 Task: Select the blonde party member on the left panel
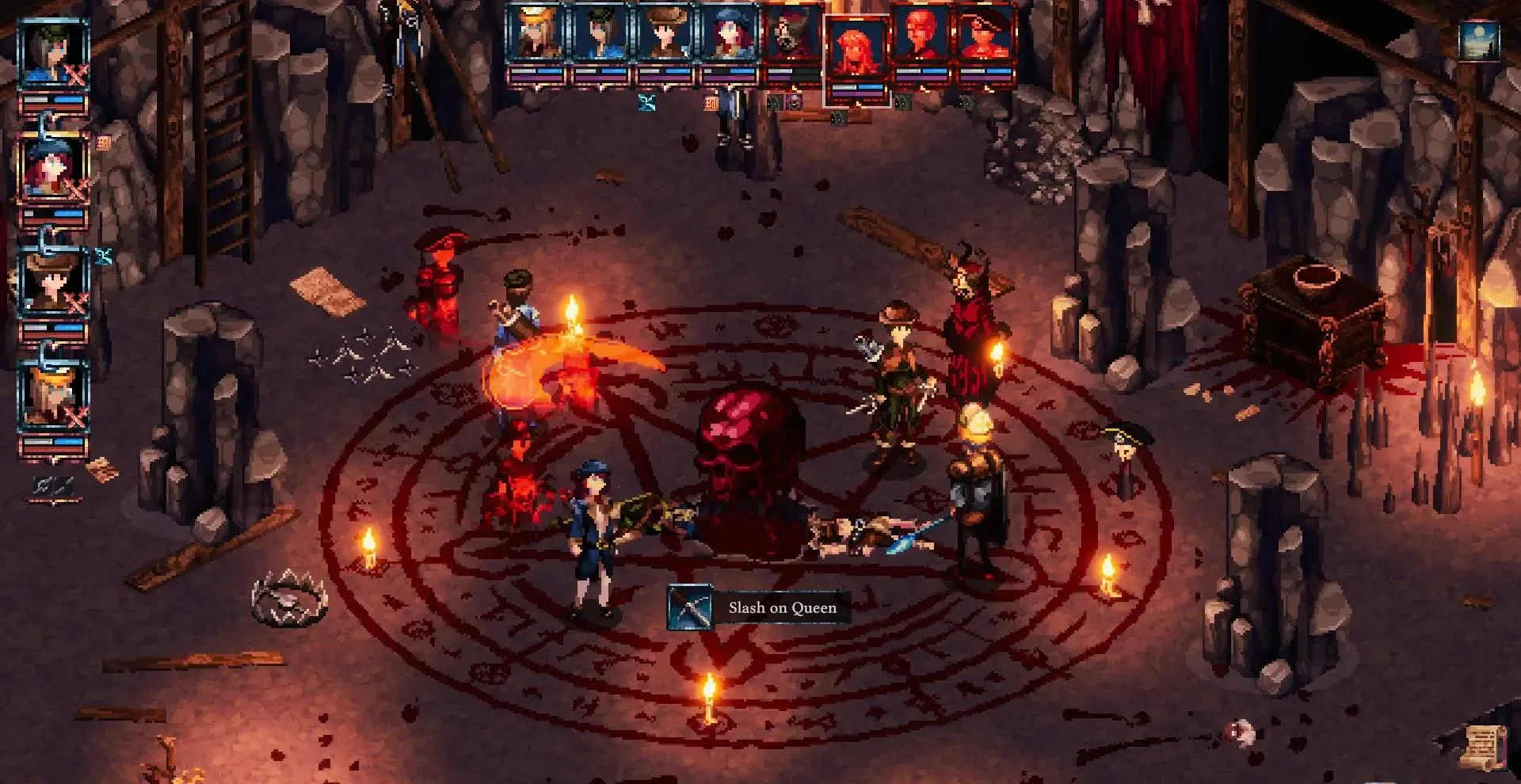[53, 396]
